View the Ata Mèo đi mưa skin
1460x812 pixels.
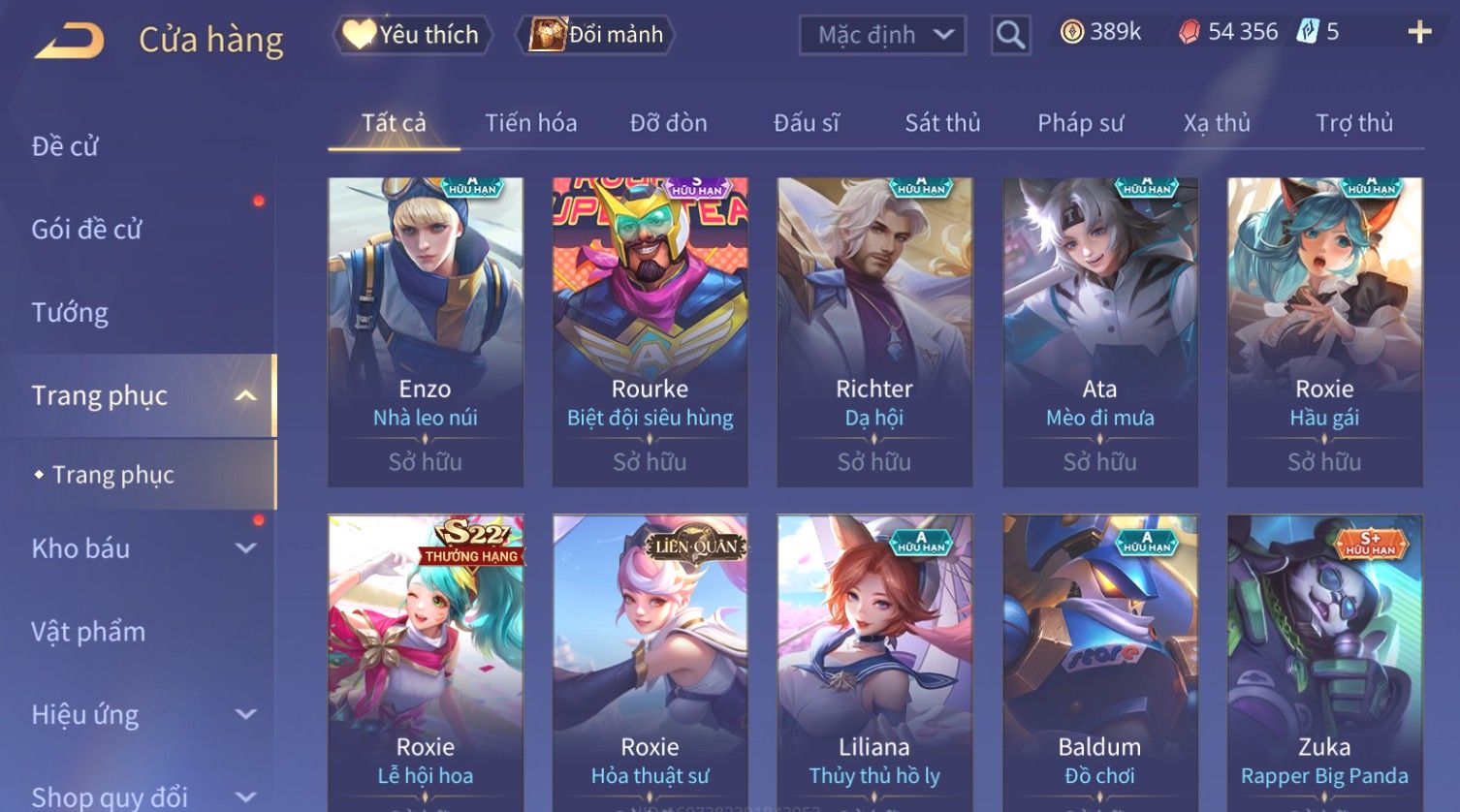[x=1099, y=329]
